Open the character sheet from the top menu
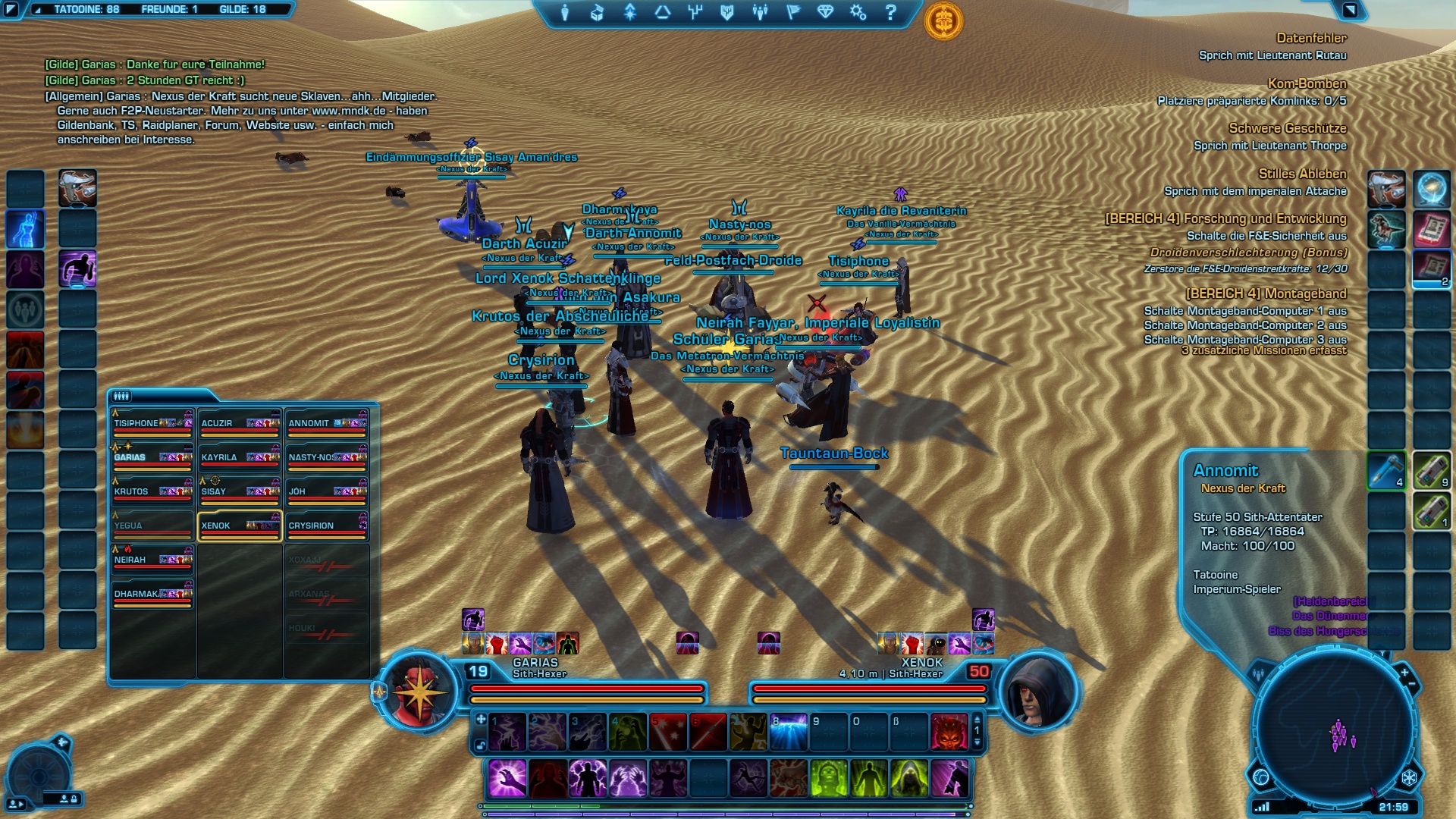 564,12
